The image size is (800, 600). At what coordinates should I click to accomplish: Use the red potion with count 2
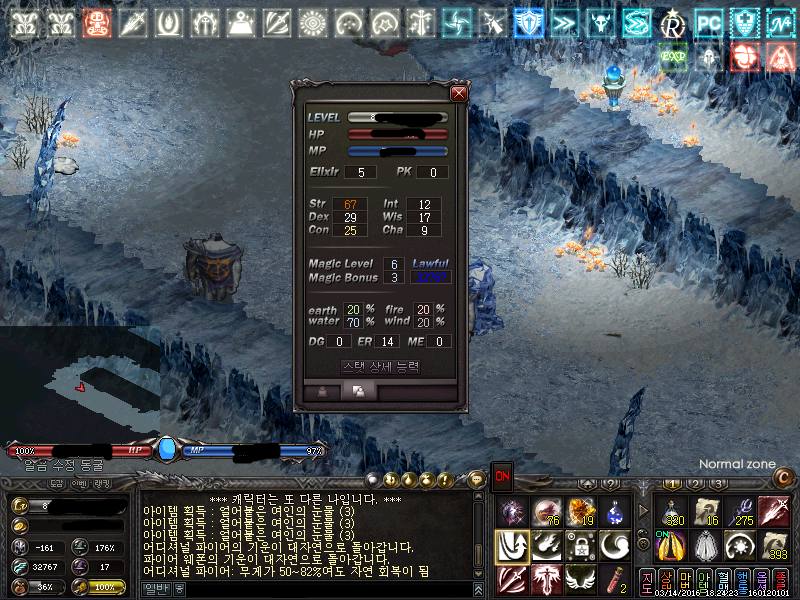pyautogui.click(x=615, y=578)
